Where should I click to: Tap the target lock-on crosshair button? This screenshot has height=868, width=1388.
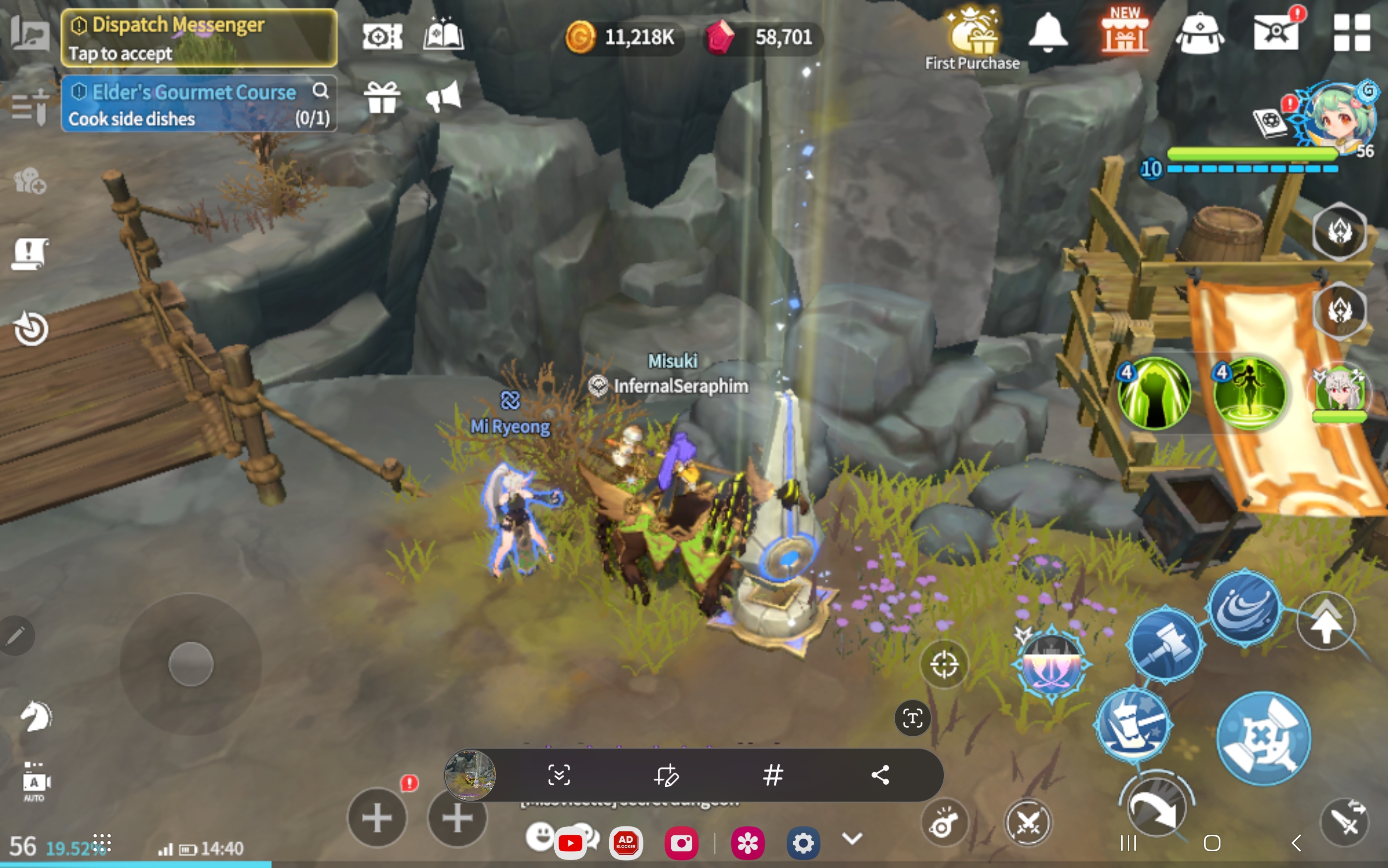[944, 665]
